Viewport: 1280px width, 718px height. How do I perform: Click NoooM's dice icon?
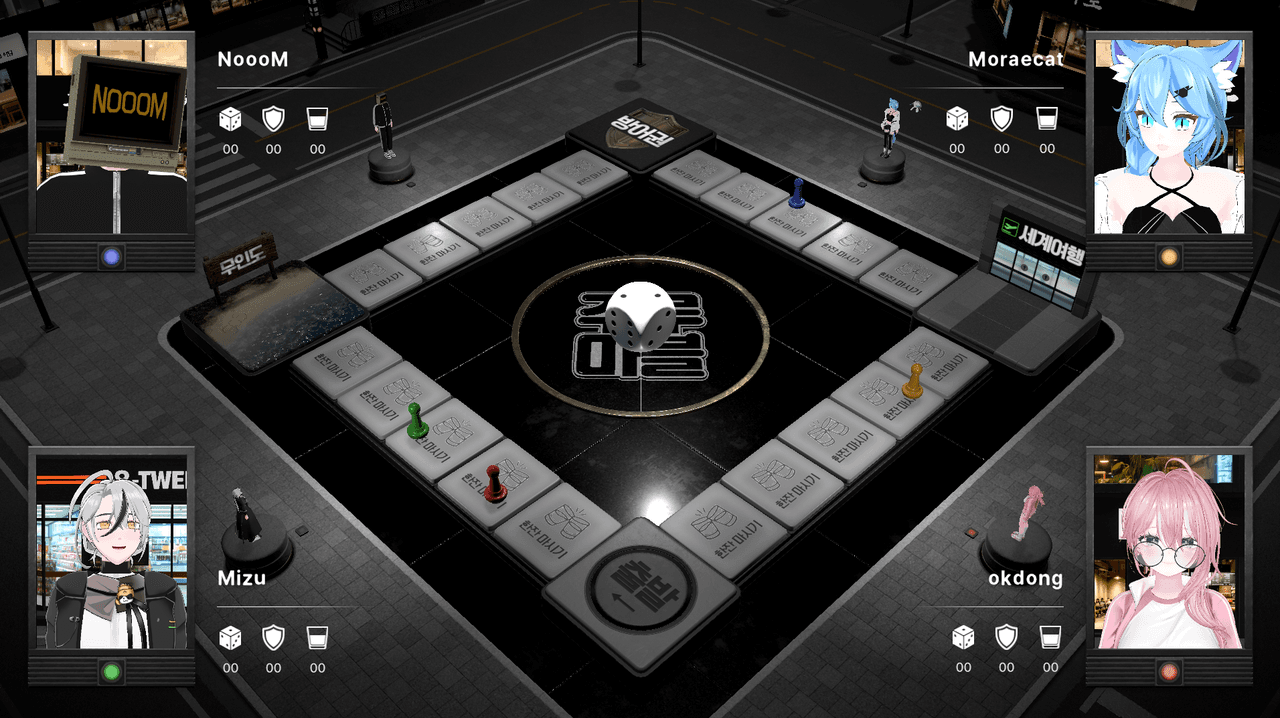coord(231,120)
